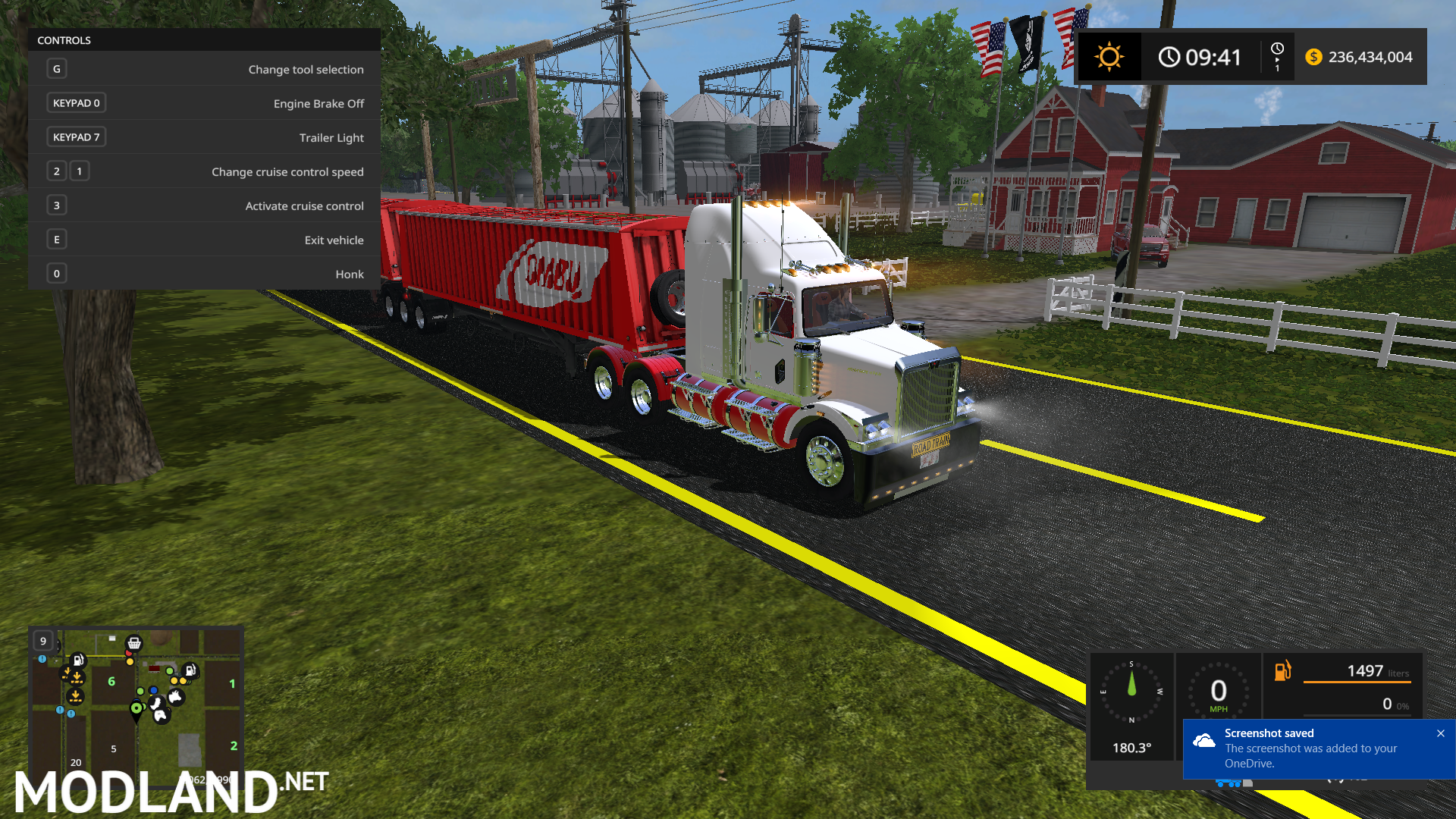The image size is (1456, 819).
Task: Dismiss the OneDrive Screenshot saved notification
Action: pos(1440,733)
